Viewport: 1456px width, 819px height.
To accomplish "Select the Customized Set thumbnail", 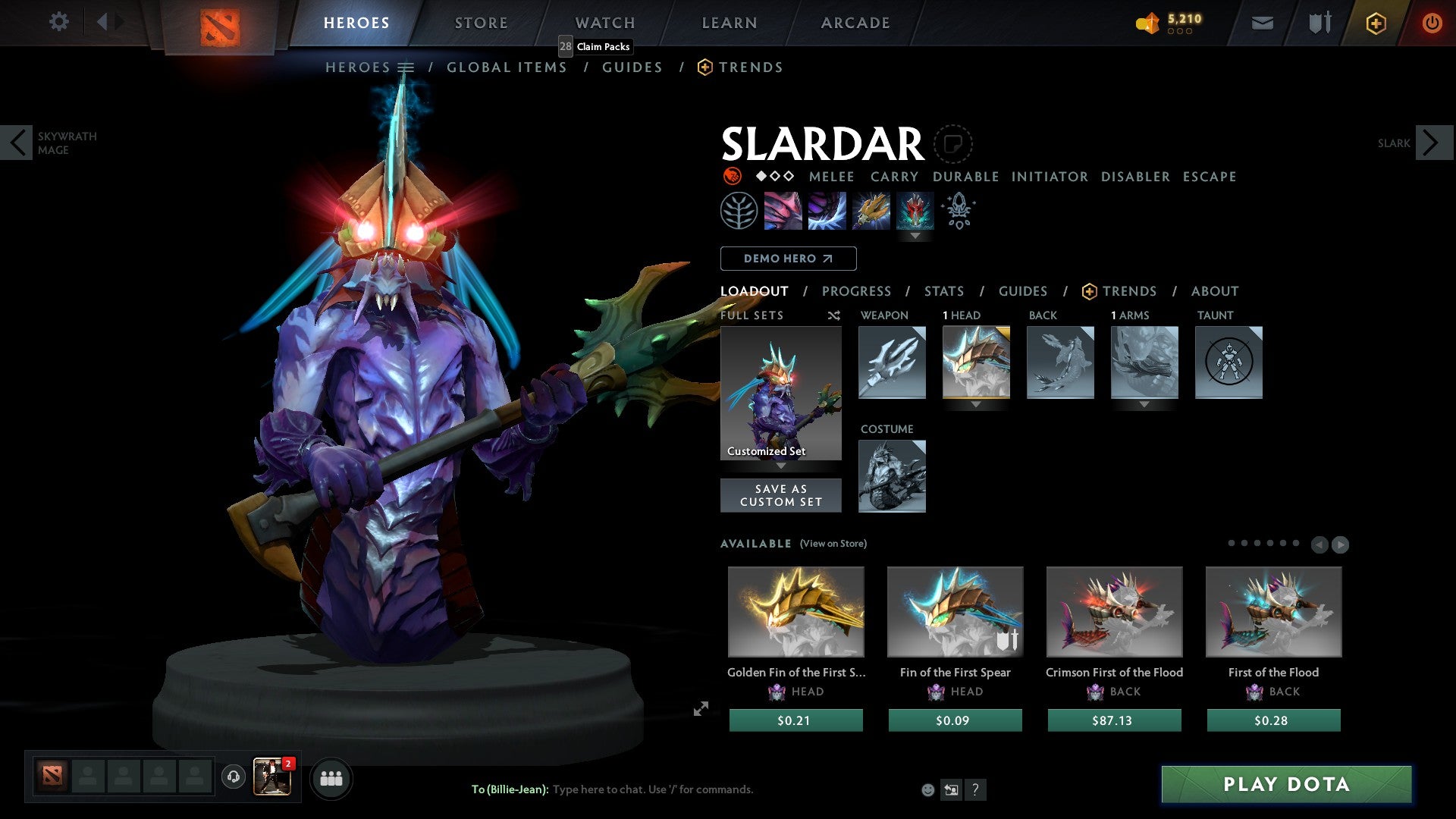I will (x=780, y=392).
